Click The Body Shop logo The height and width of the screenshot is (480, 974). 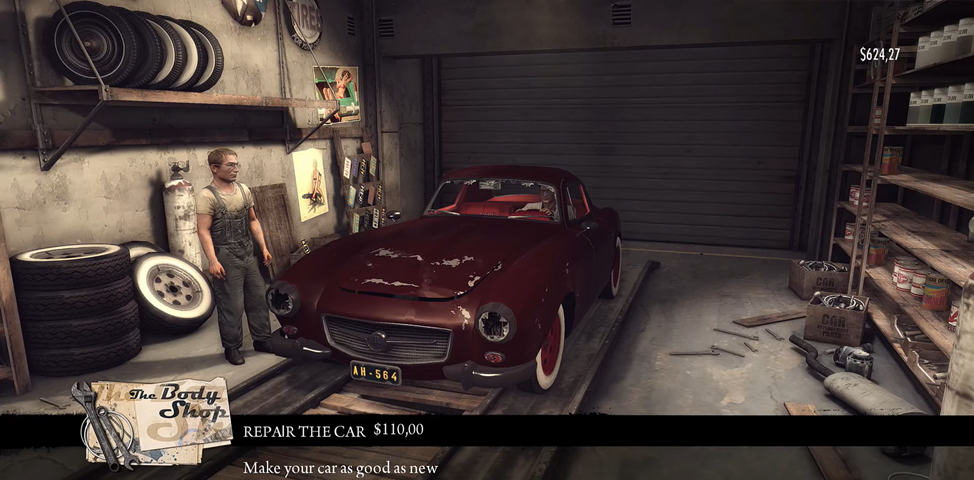click(152, 418)
